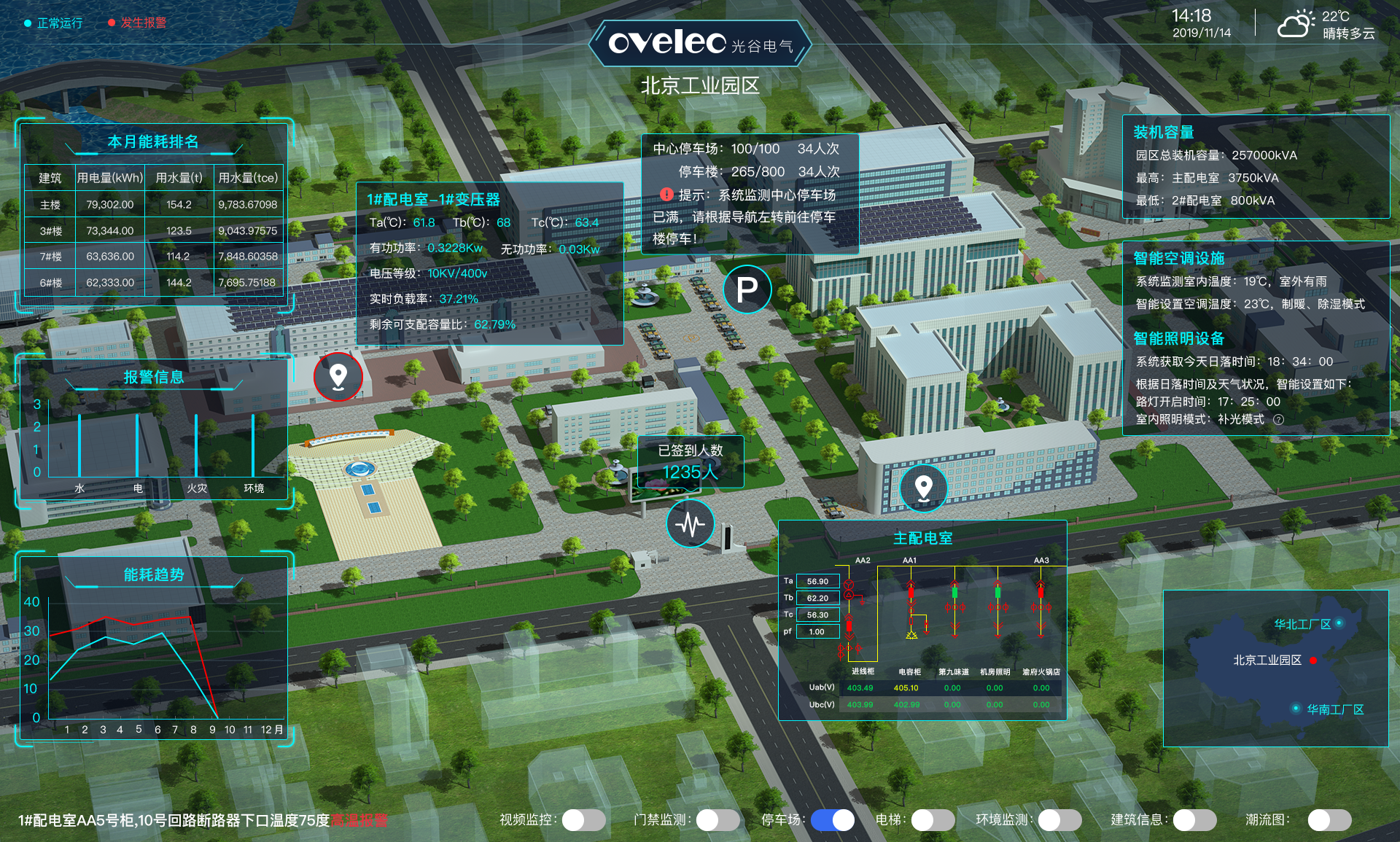Click the round parking P icon
Viewport: 1400px width, 842px height.
pyautogui.click(x=747, y=289)
